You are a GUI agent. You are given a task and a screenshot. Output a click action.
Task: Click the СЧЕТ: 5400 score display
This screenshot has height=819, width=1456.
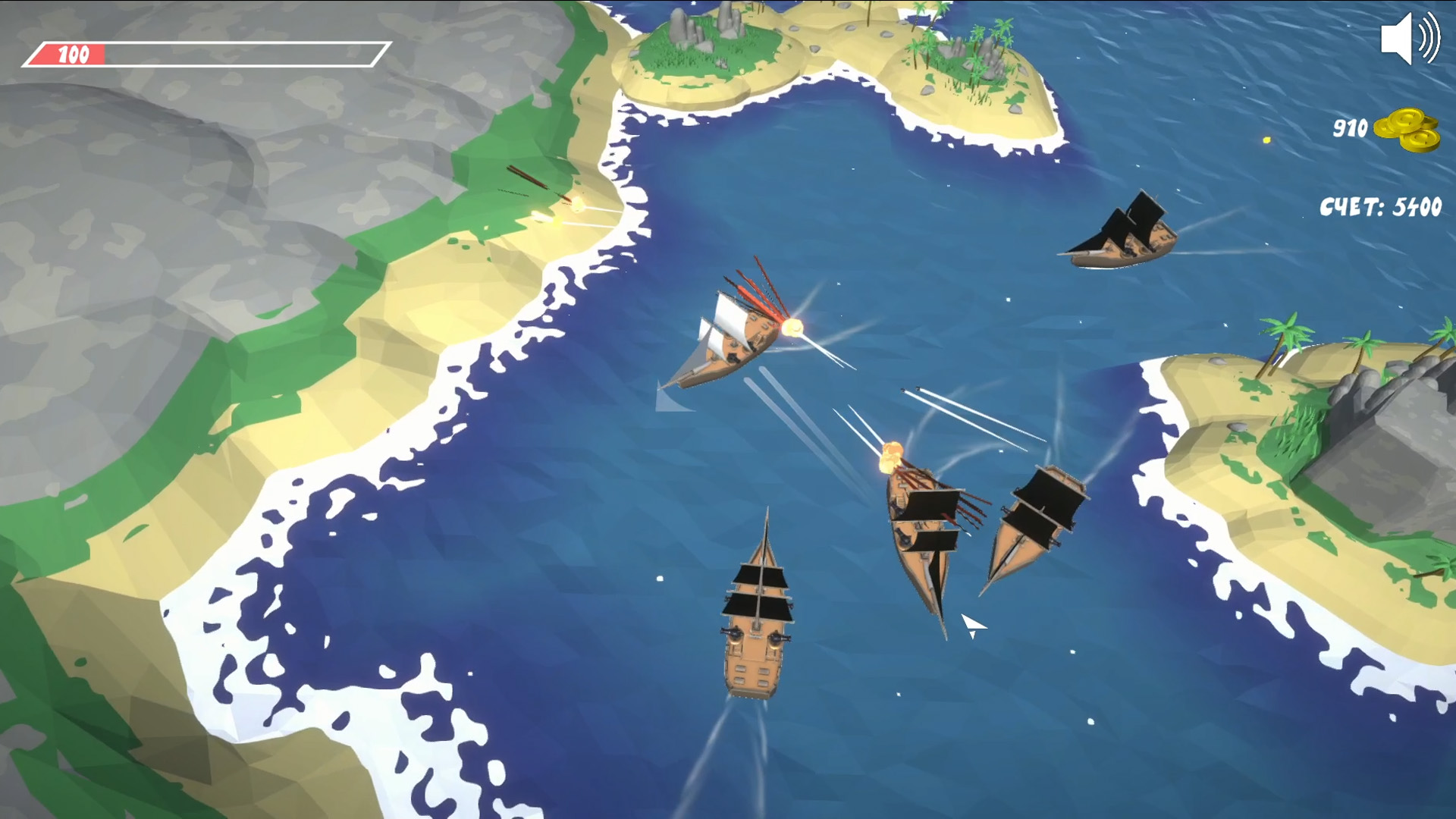tap(1382, 203)
